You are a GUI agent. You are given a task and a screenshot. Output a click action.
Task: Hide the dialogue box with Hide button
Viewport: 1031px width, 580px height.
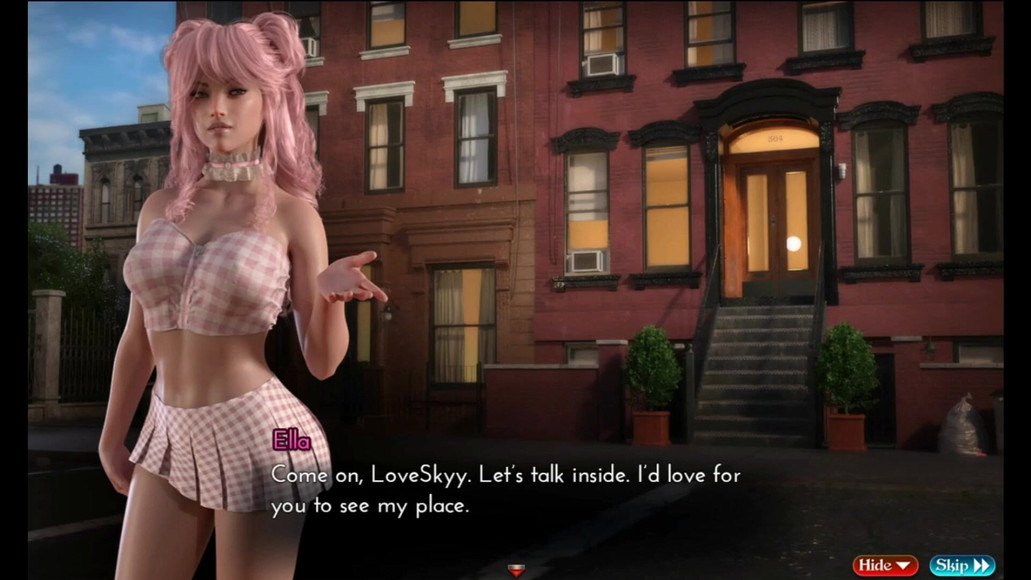point(884,566)
